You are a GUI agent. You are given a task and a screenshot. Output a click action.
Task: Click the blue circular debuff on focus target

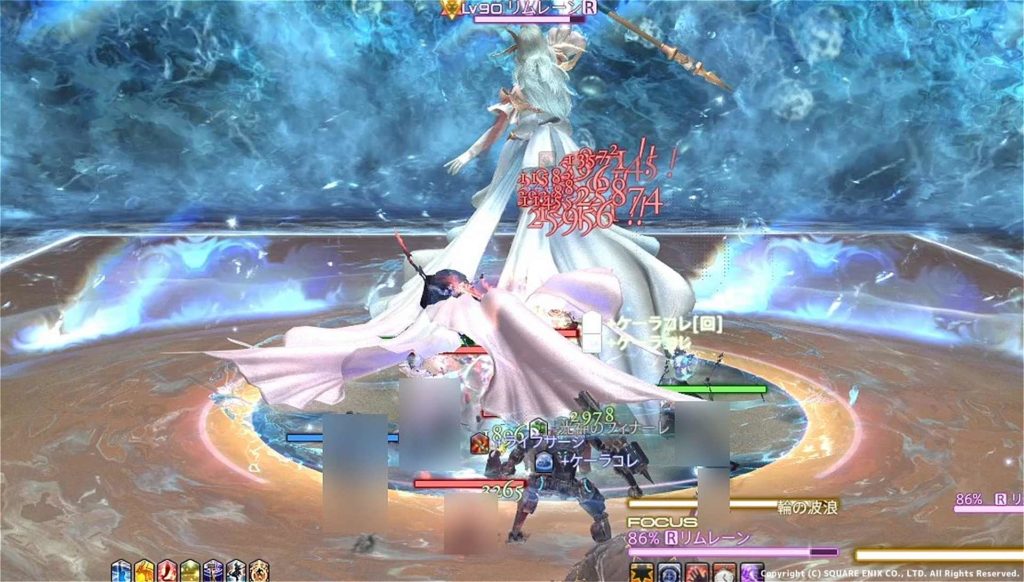668,573
